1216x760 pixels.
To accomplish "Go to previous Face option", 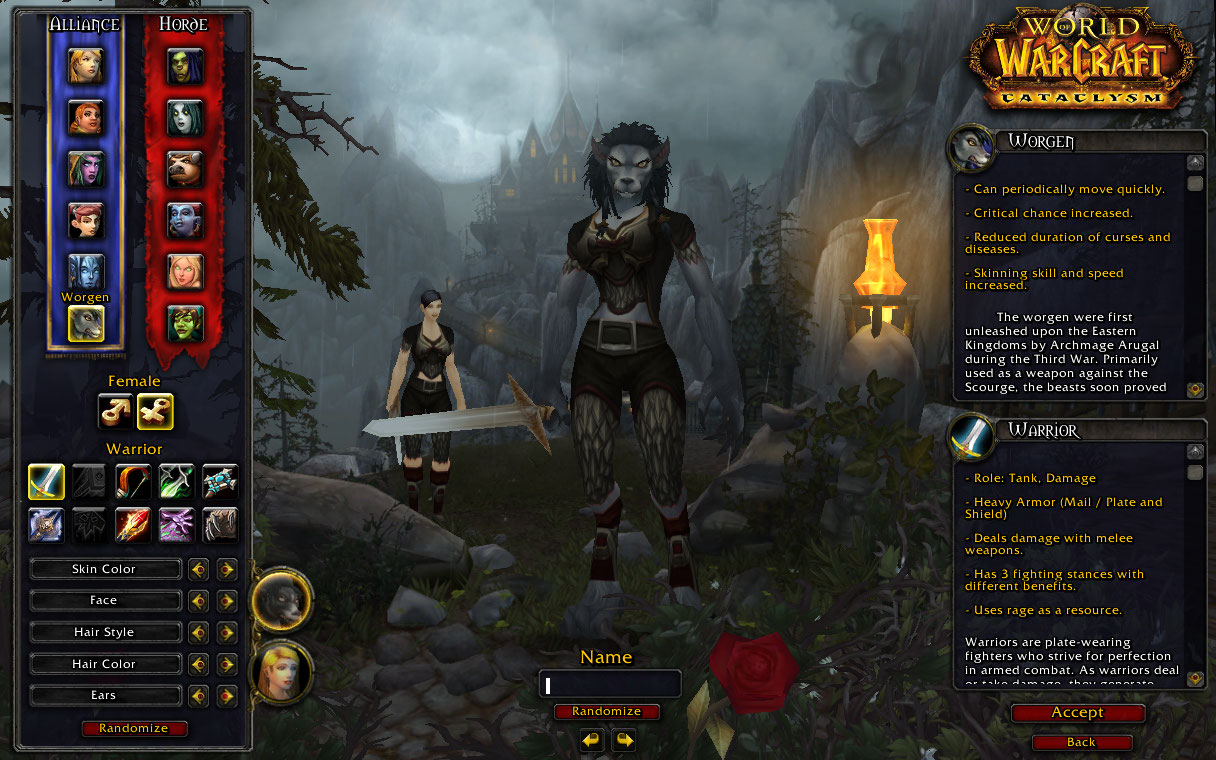I will point(199,601).
